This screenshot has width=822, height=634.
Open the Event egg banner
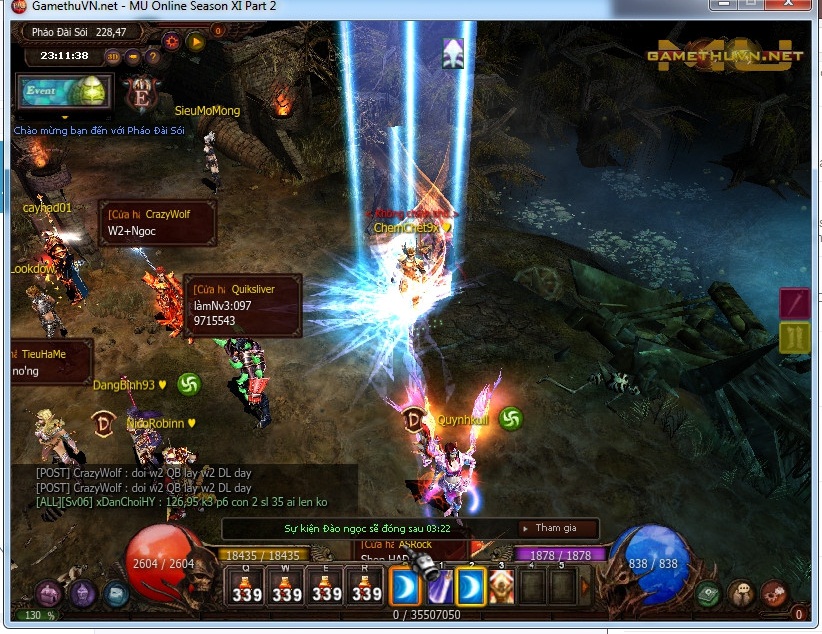[64, 90]
